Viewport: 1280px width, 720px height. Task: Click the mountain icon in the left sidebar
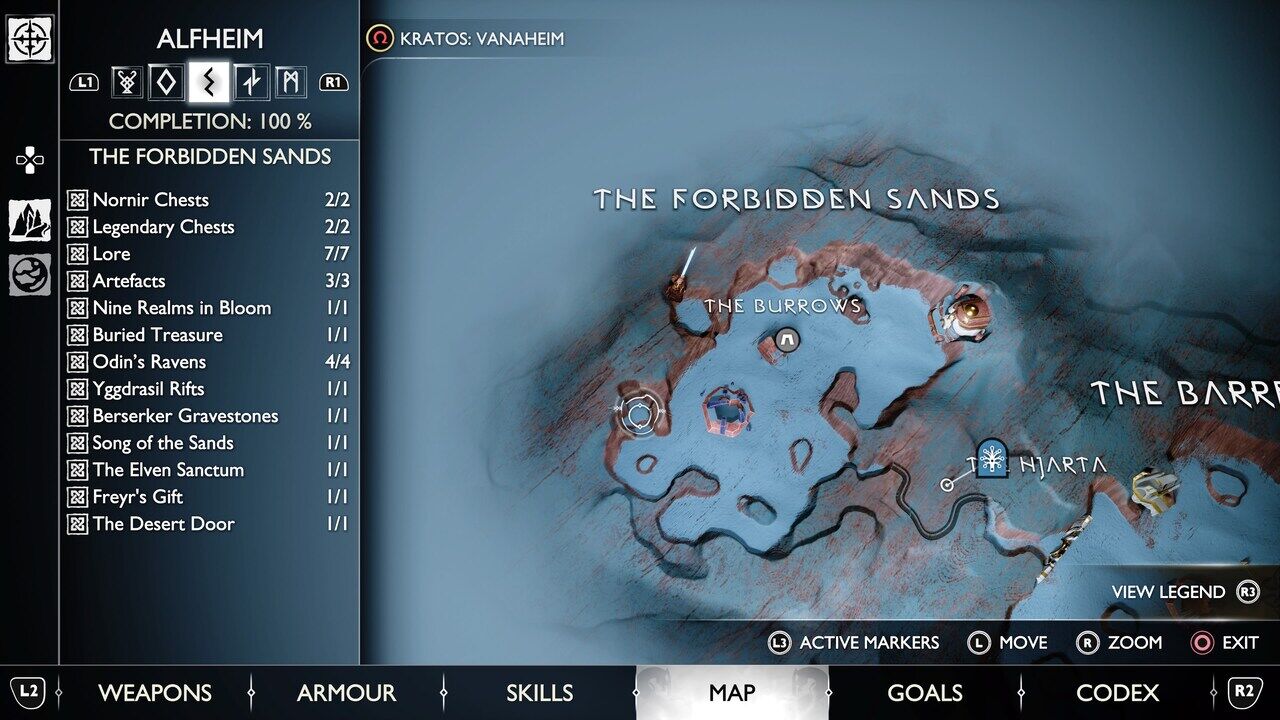(x=30, y=220)
